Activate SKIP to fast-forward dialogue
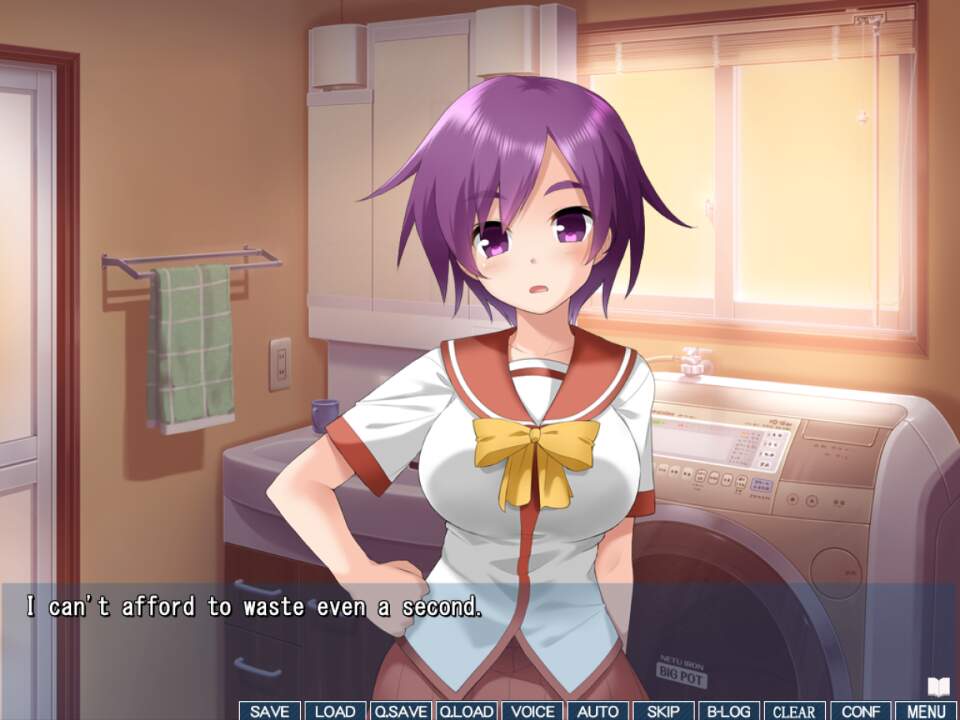960x720 pixels. [663, 711]
